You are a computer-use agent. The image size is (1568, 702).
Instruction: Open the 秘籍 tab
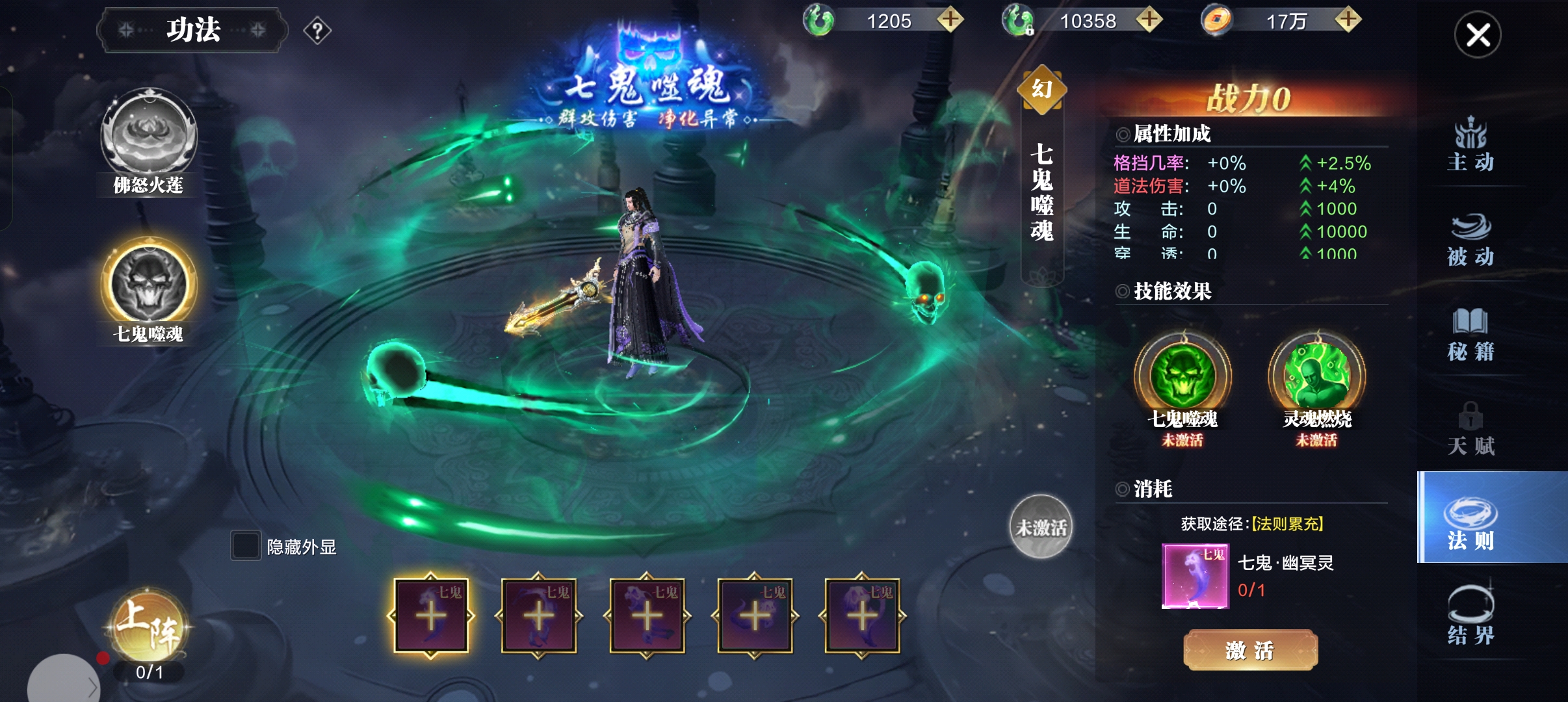[x=1470, y=334]
